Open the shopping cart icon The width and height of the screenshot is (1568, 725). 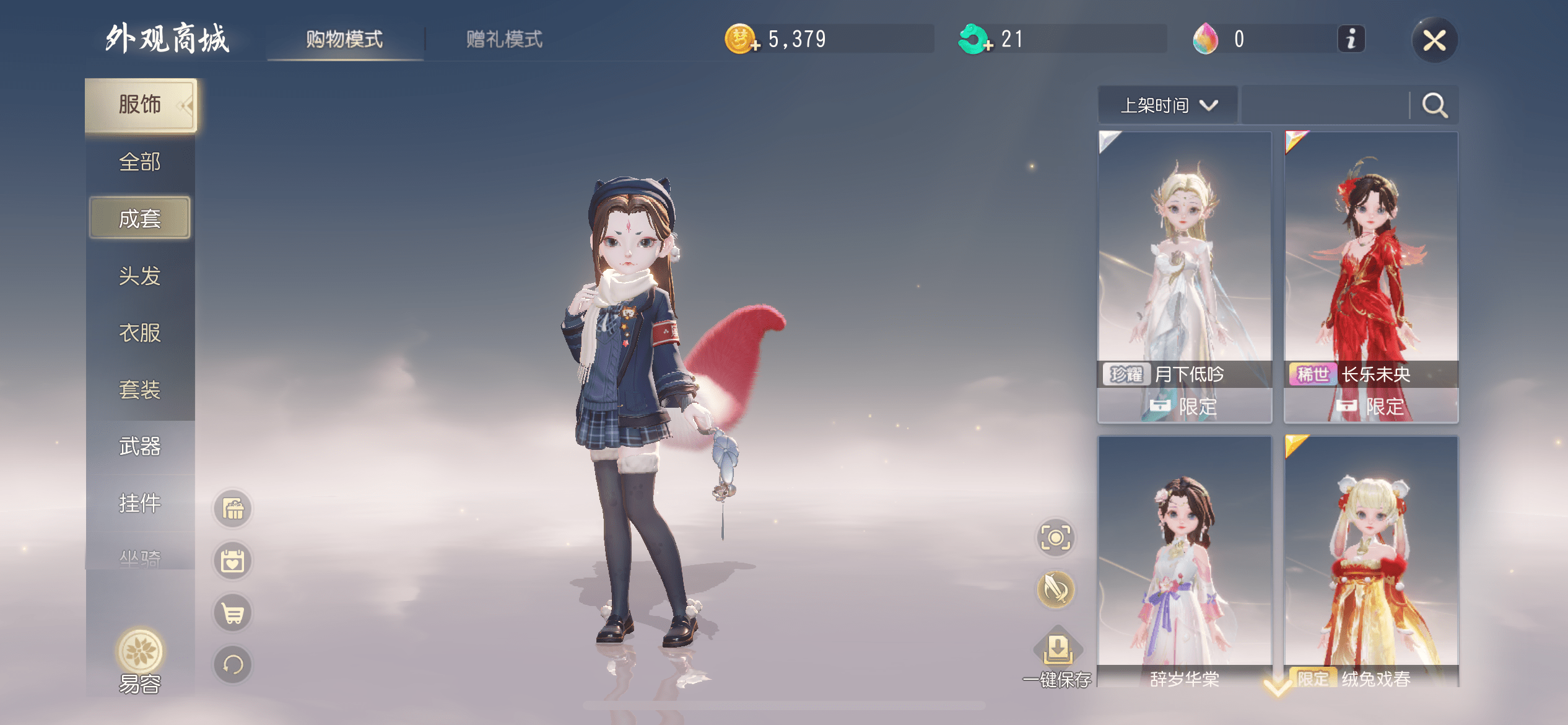coord(233,613)
